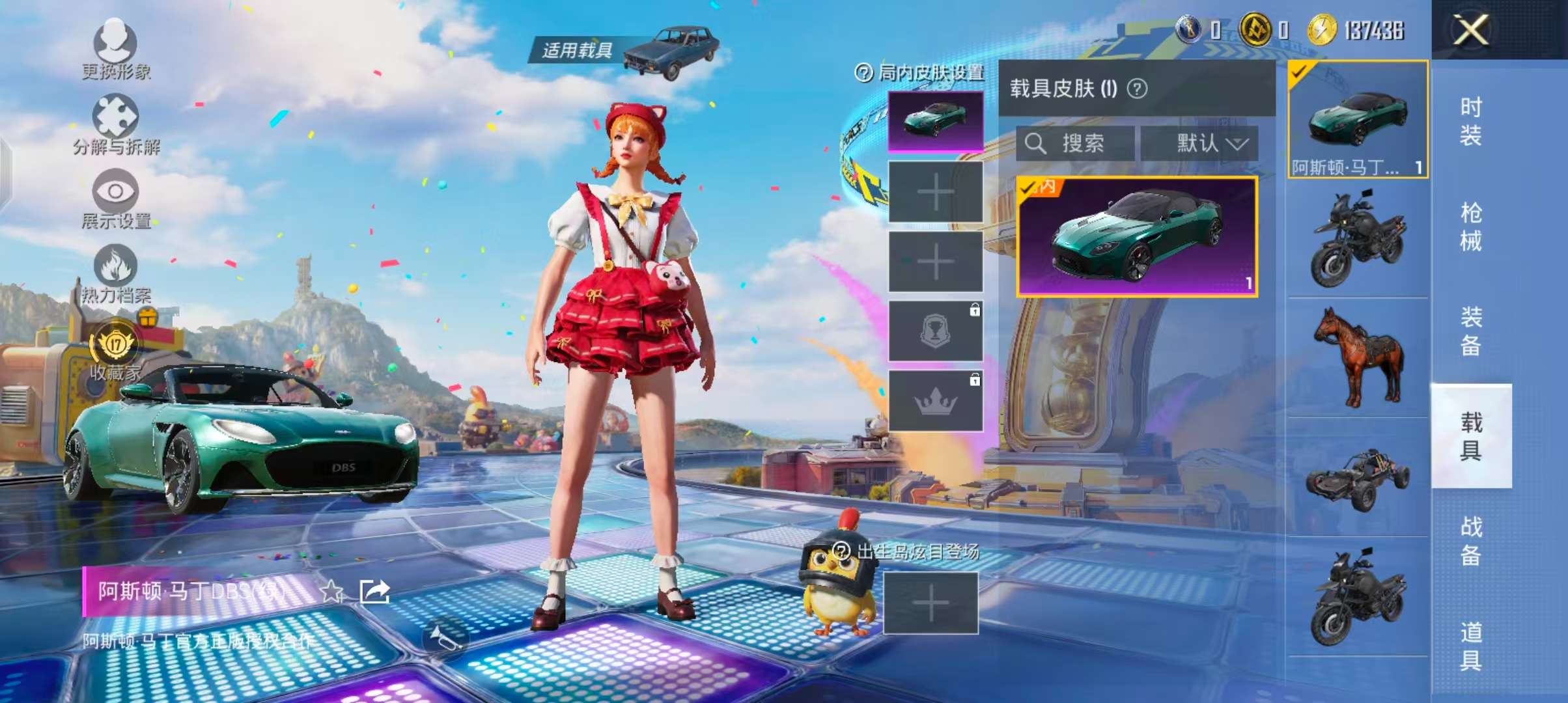
Task: Switch to the 战备 tab
Action: [1470, 540]
